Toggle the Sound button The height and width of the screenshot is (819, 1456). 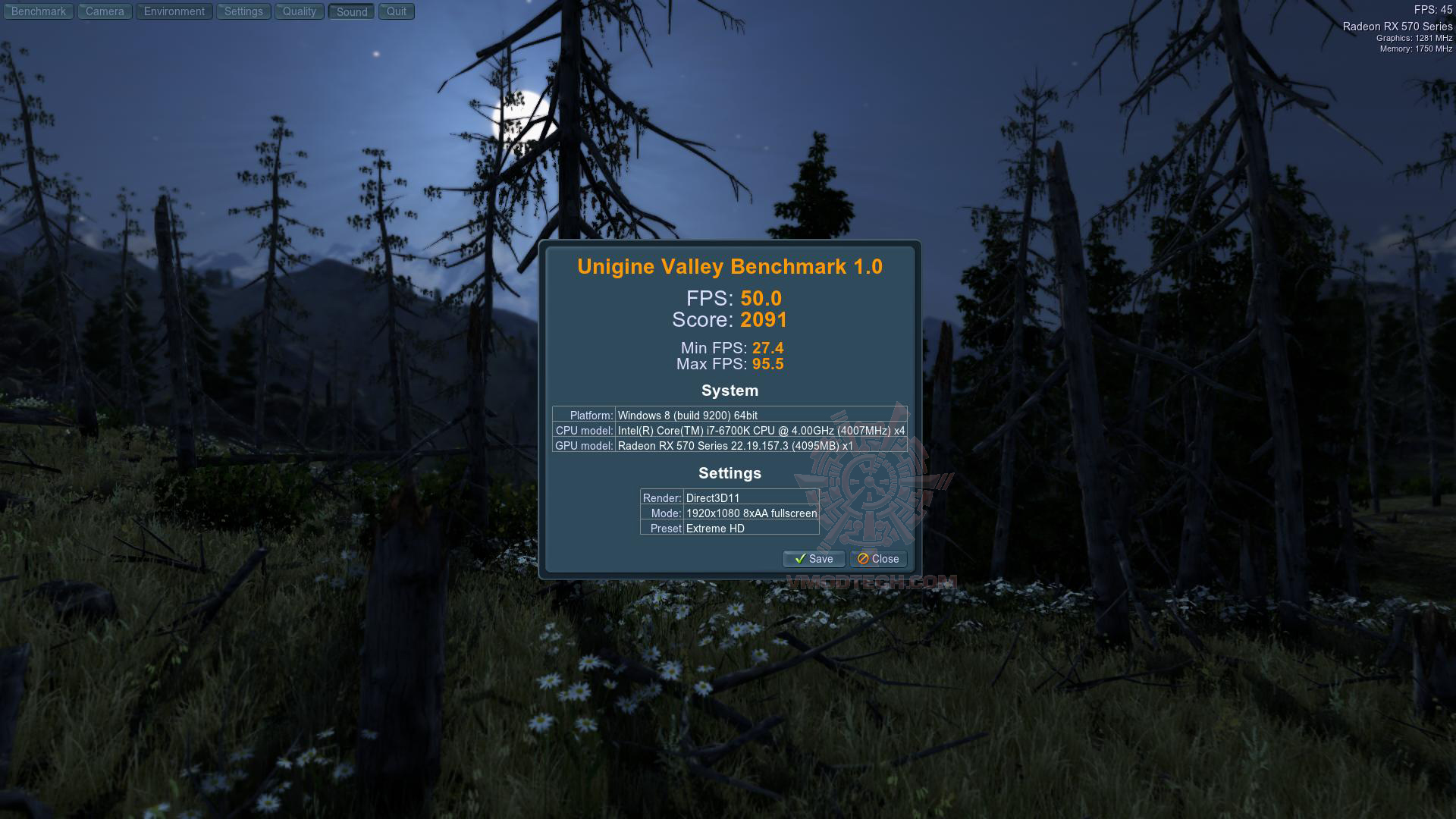352,11
